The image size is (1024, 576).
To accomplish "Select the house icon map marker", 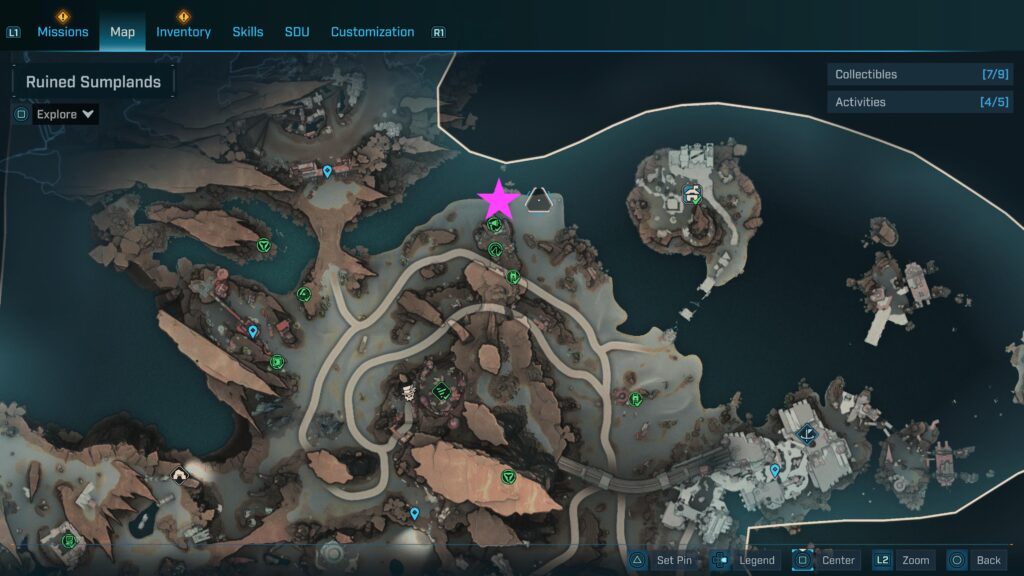I will pyautogui.click(x=181, y=475).
